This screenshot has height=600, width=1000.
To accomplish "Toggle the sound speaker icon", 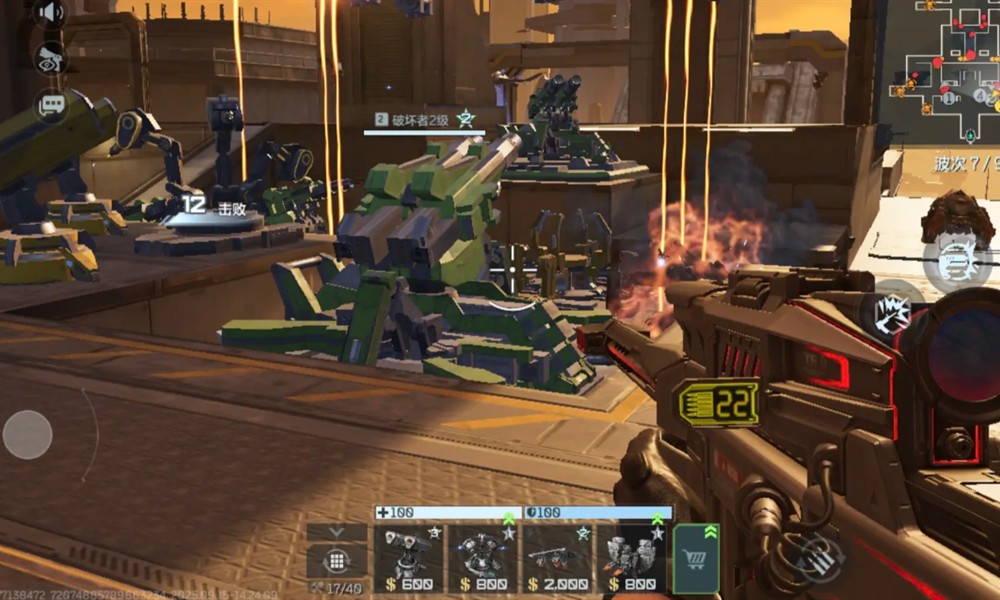I will pyautogui.click(x=49, y=14).
